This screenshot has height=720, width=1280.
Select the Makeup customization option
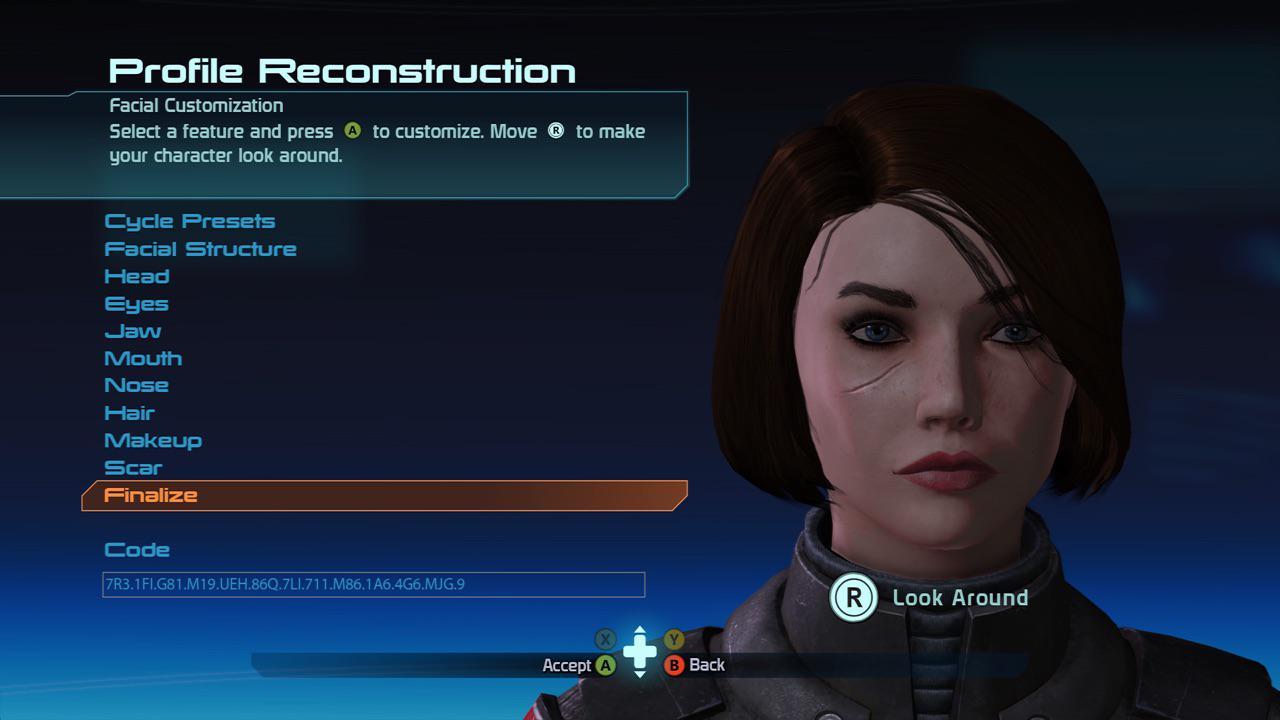pyautogui.click(x=153, y=440)
